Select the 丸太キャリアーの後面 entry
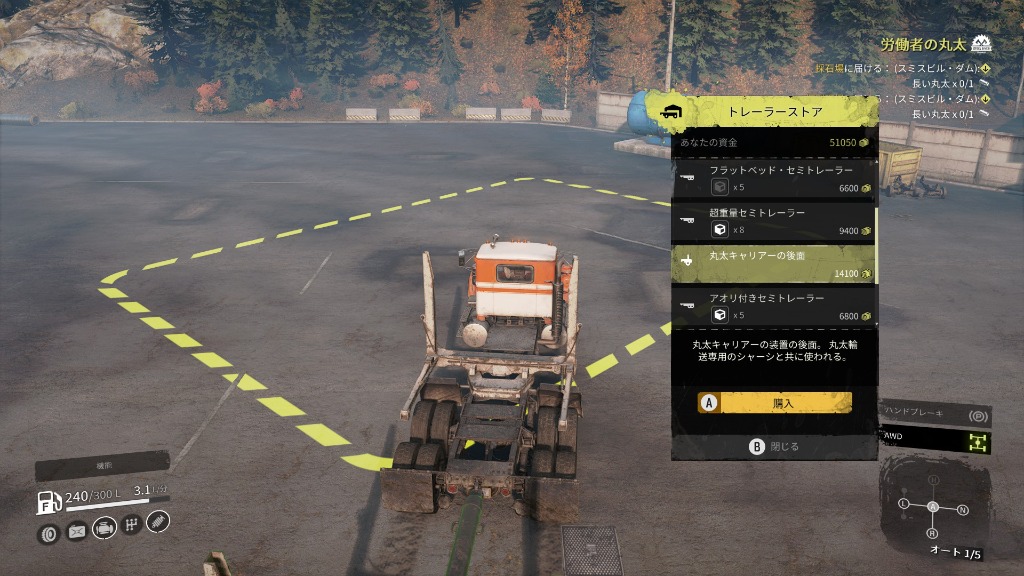Image resolution: width=1024 pixels, height=576 pixels. pyautogui.click(x=773, y=264)
